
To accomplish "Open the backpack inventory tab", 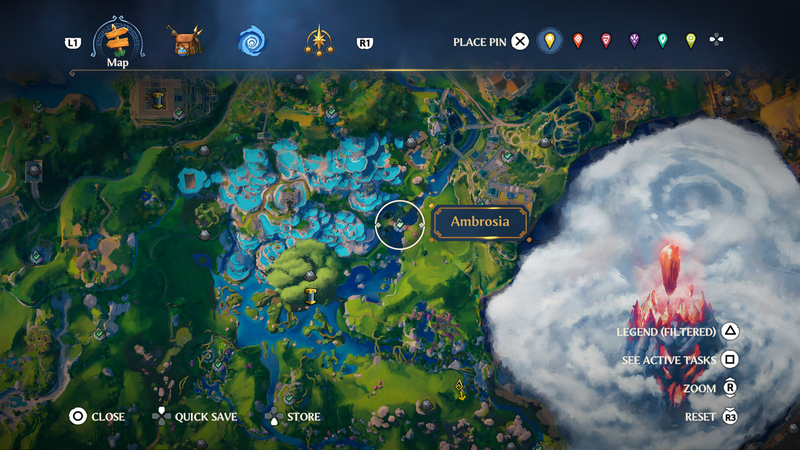I will 184,42.
